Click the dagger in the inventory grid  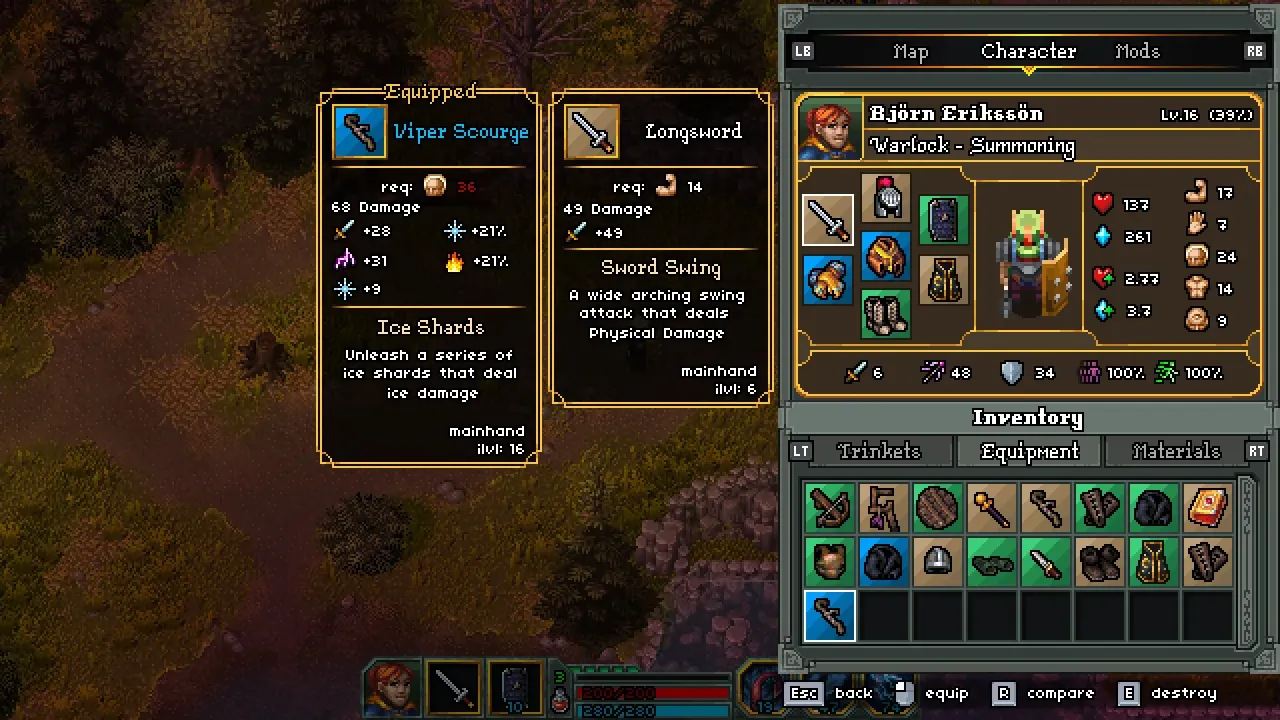coord(1045,560)
